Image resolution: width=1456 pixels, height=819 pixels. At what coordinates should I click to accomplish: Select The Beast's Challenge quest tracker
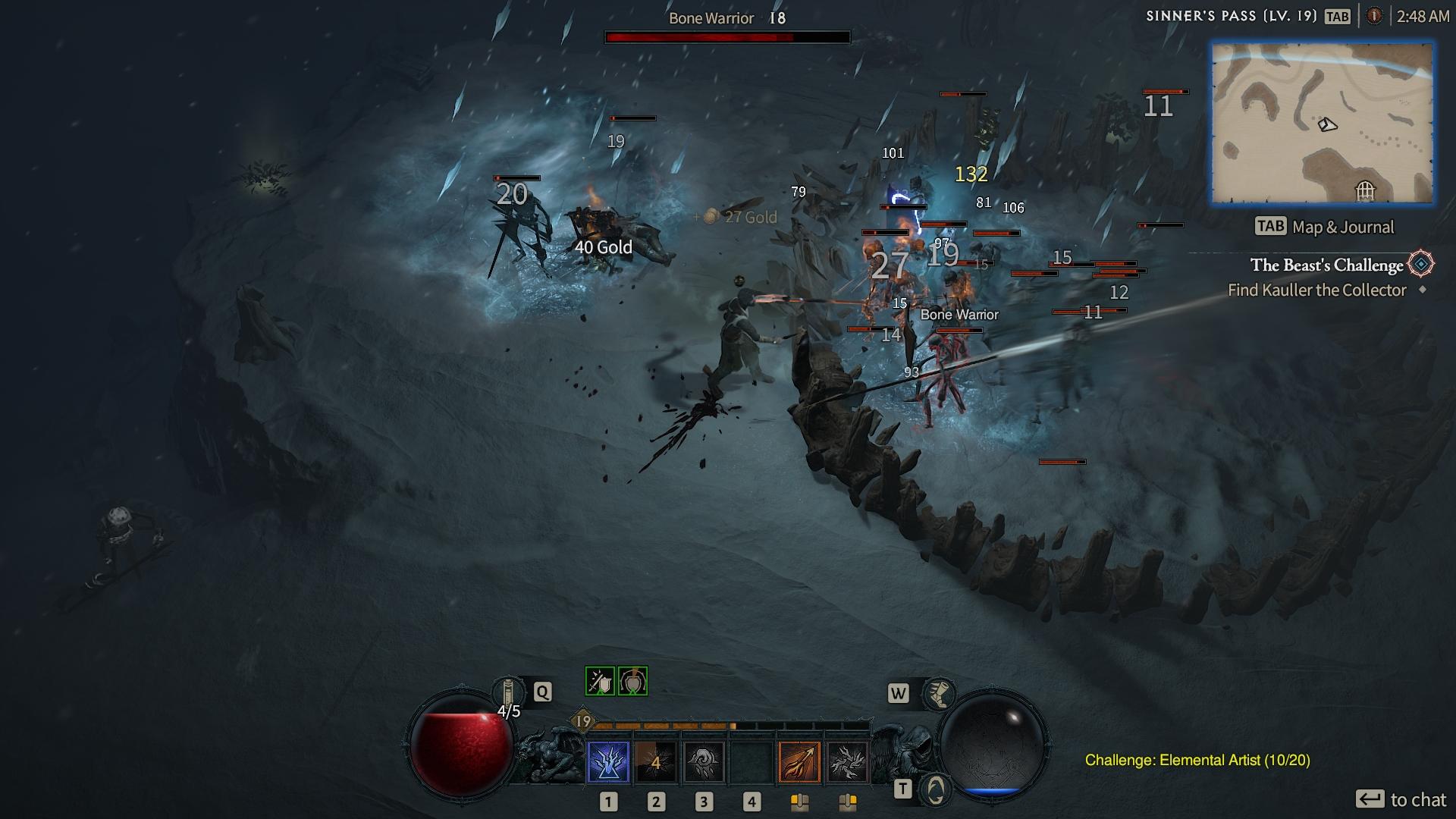(x=1326, y=265)
